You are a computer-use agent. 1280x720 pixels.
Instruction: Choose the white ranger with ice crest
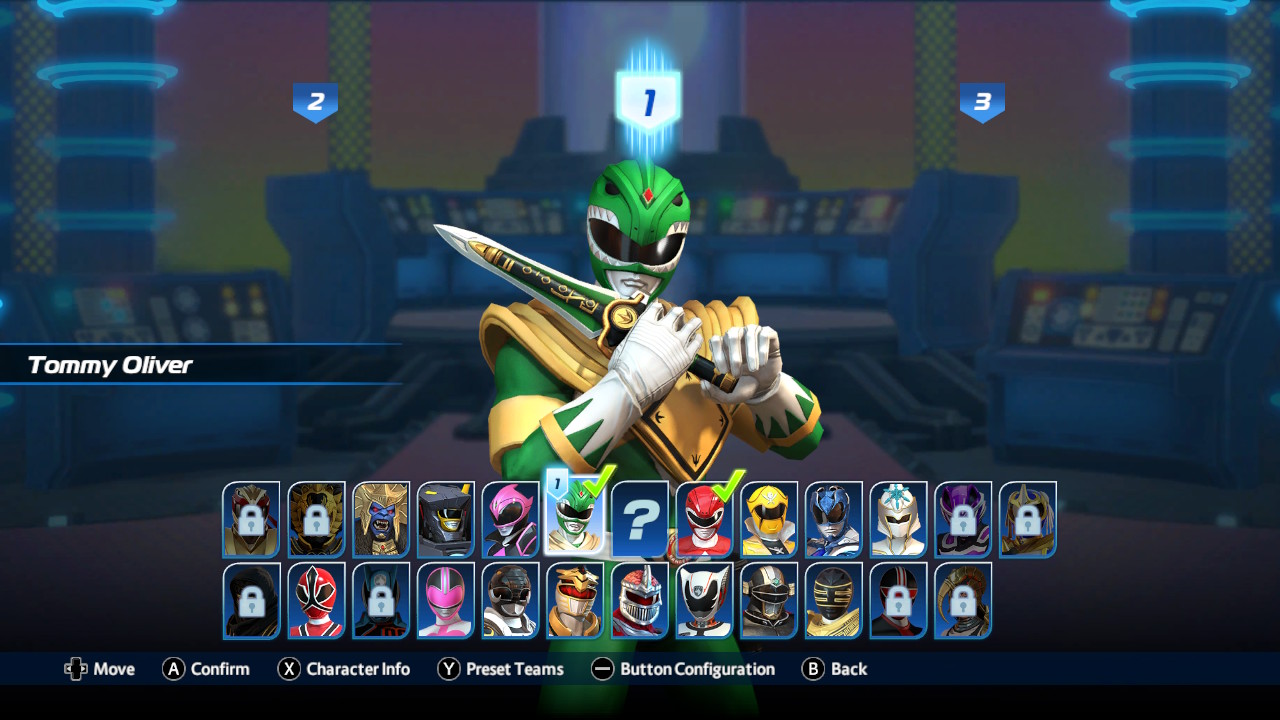click(x=898, y=520)
